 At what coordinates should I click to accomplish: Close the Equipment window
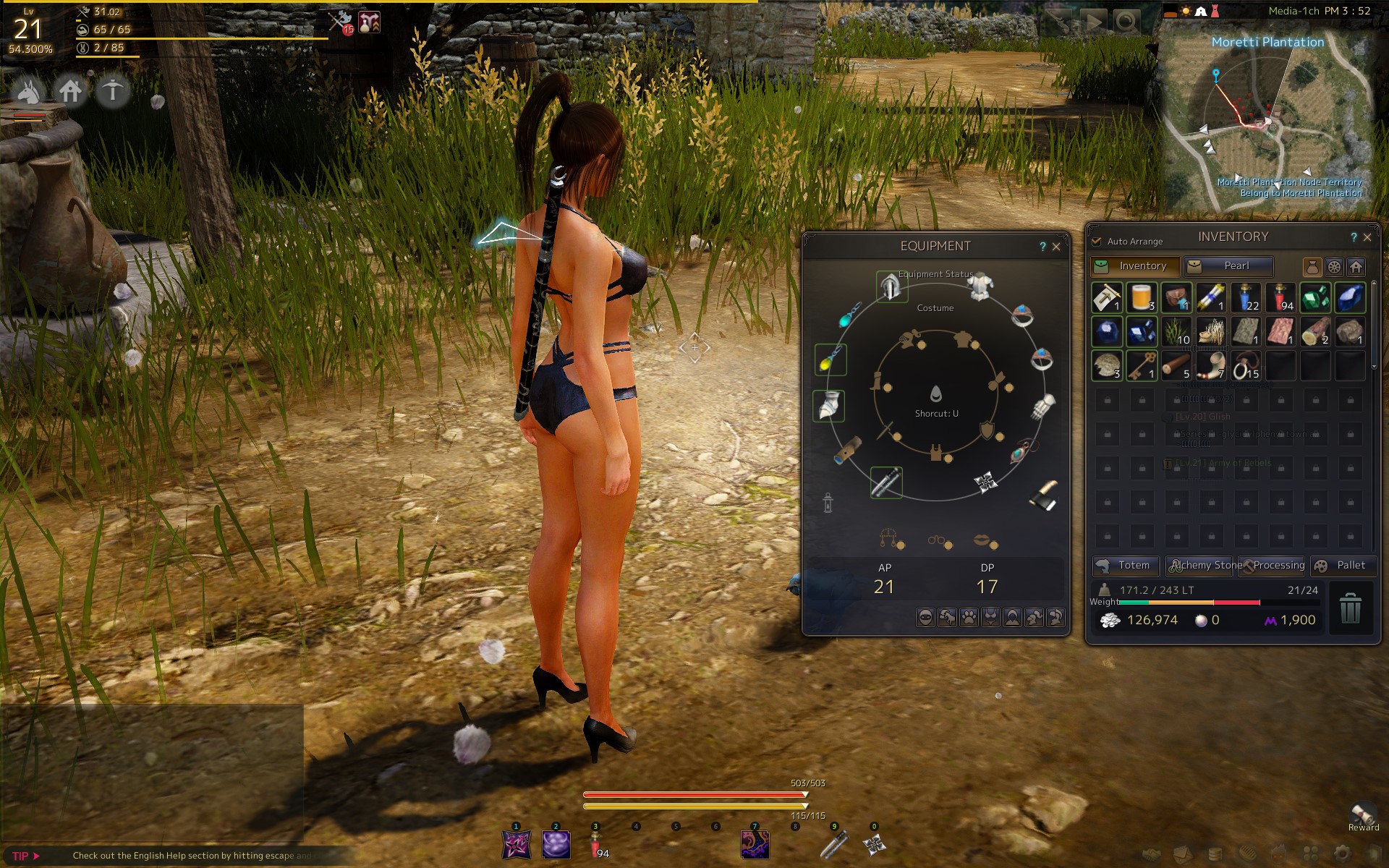click(1056, 247)
